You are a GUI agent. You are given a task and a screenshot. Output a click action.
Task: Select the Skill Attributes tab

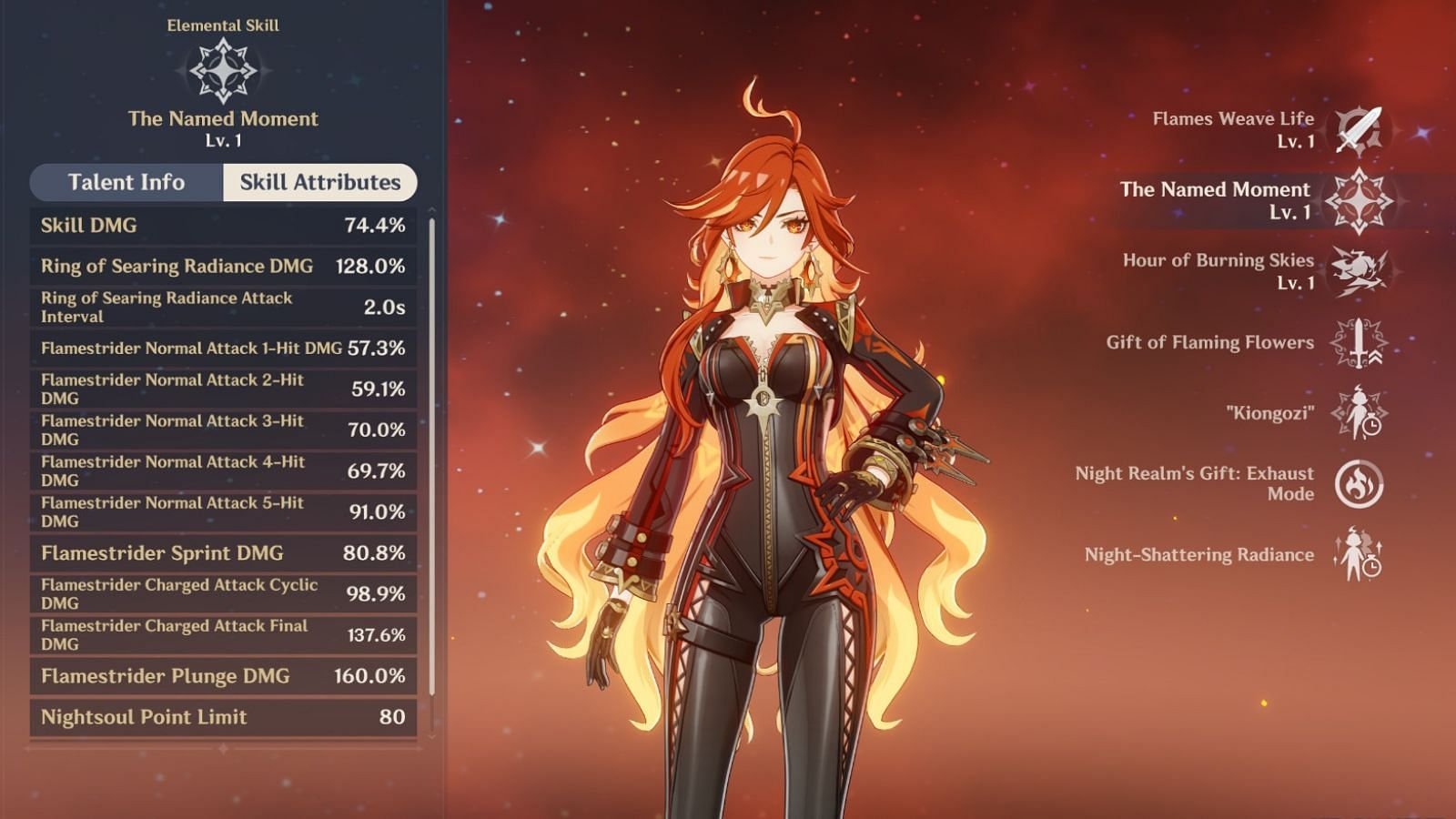319,182
